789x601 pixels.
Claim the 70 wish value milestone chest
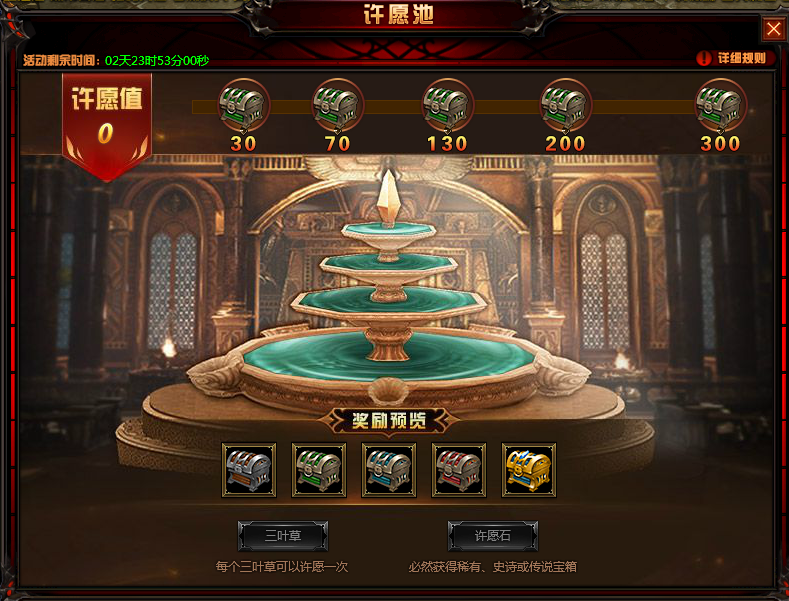click(x=338, y=104)
